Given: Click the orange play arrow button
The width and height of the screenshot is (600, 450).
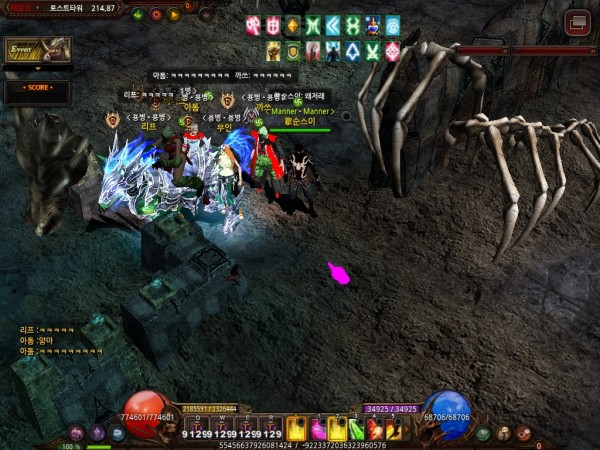Looking at the screenshot, I should tap(174, 15).
